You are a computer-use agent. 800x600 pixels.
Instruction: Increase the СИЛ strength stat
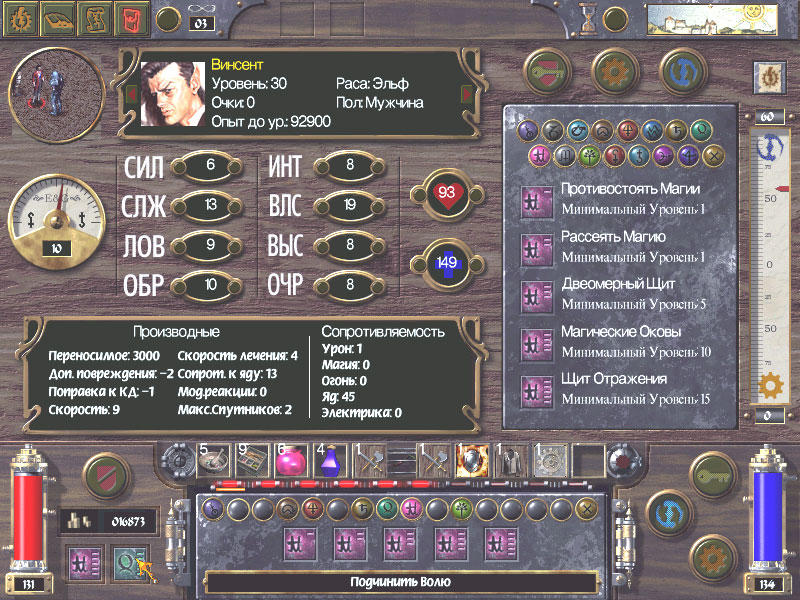click(210, 166)
